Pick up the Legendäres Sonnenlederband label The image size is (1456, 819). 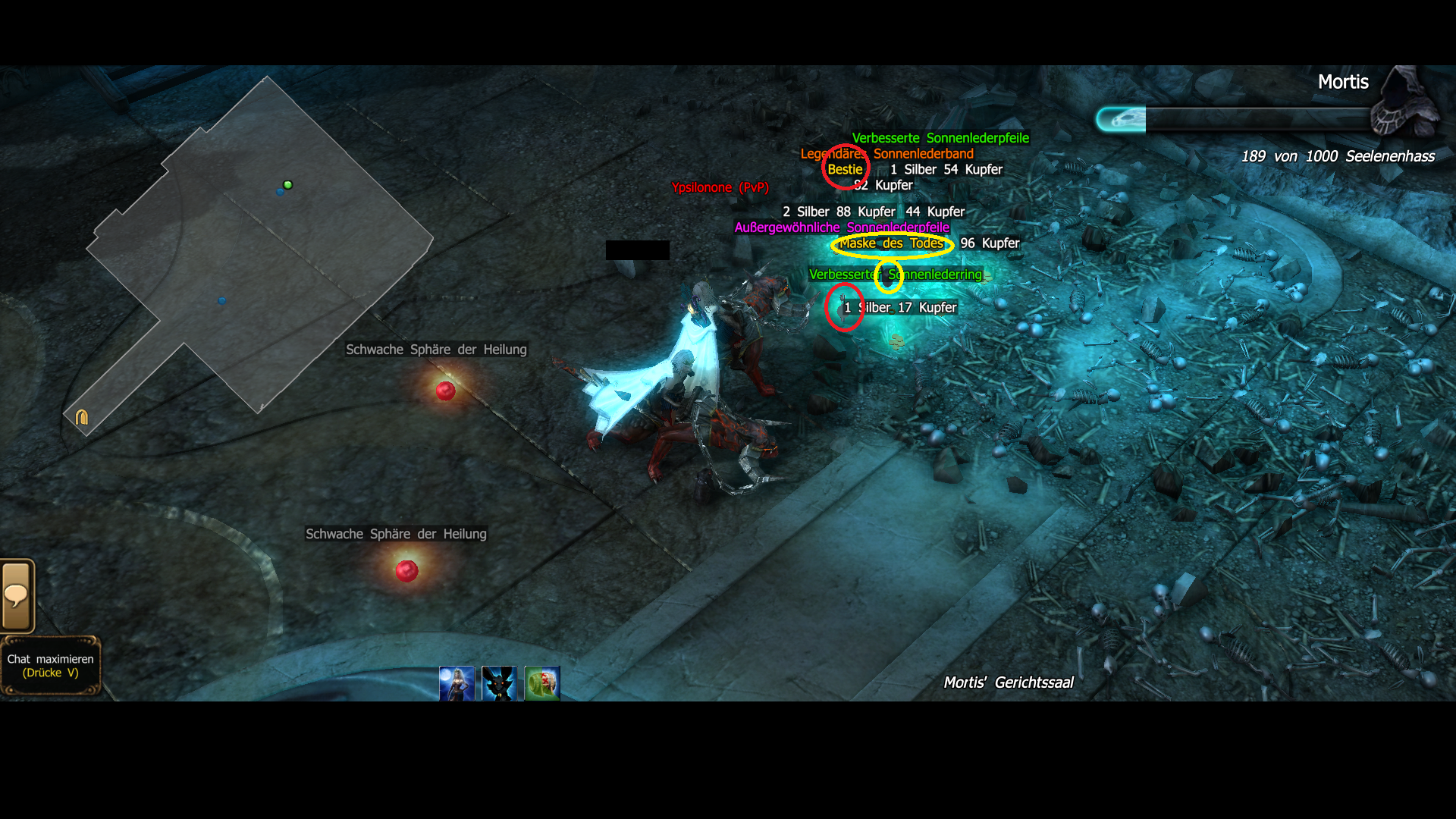click(x=887, y=154)
